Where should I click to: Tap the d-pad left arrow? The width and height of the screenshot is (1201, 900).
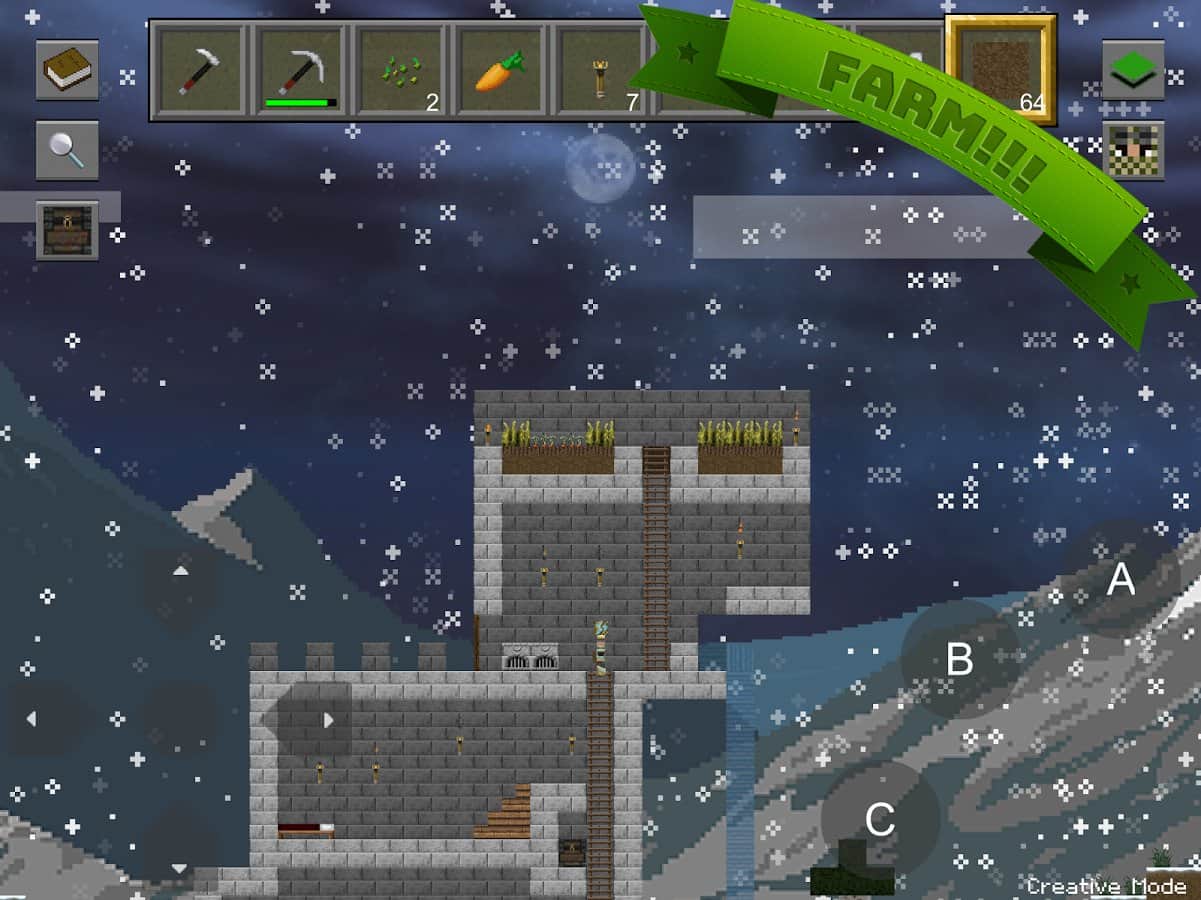(x=31, y=719)
